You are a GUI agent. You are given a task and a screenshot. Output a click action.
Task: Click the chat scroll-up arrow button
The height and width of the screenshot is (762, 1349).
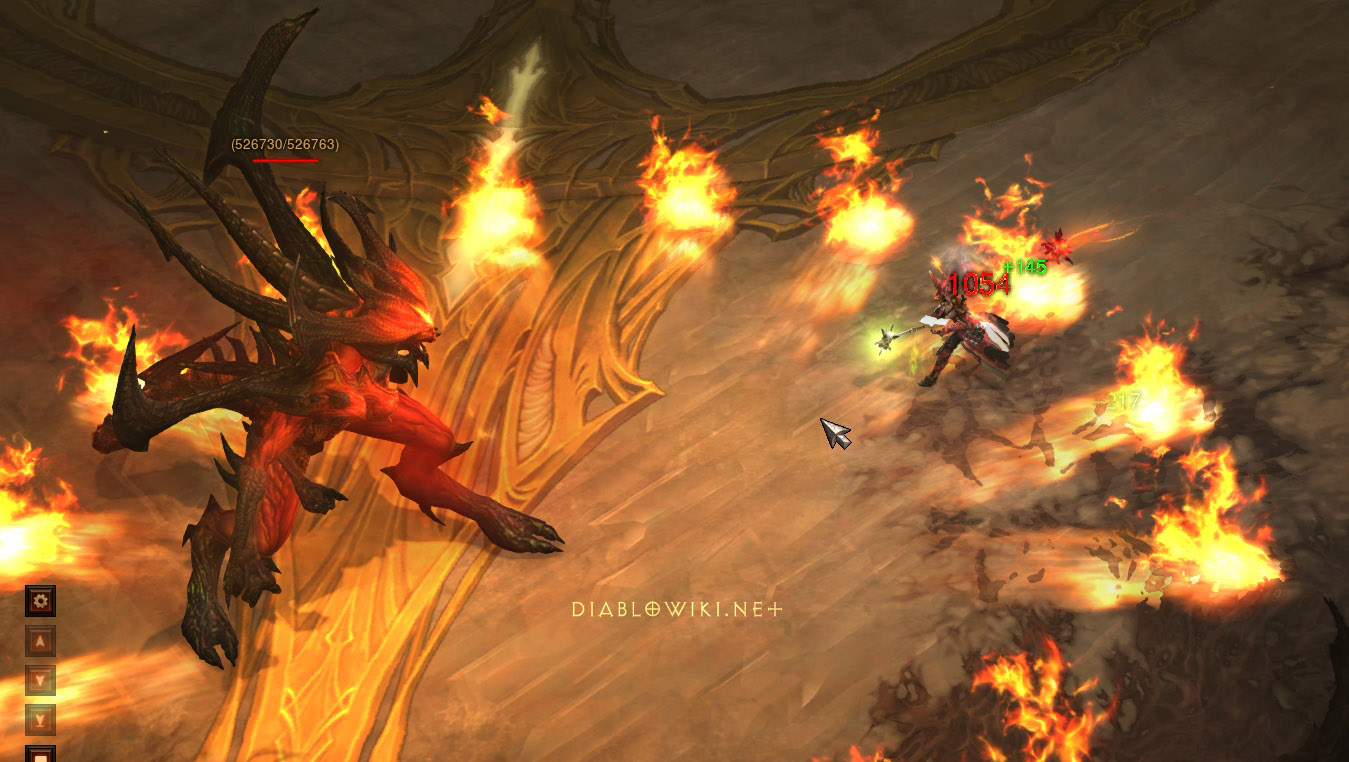pos(40,641)
